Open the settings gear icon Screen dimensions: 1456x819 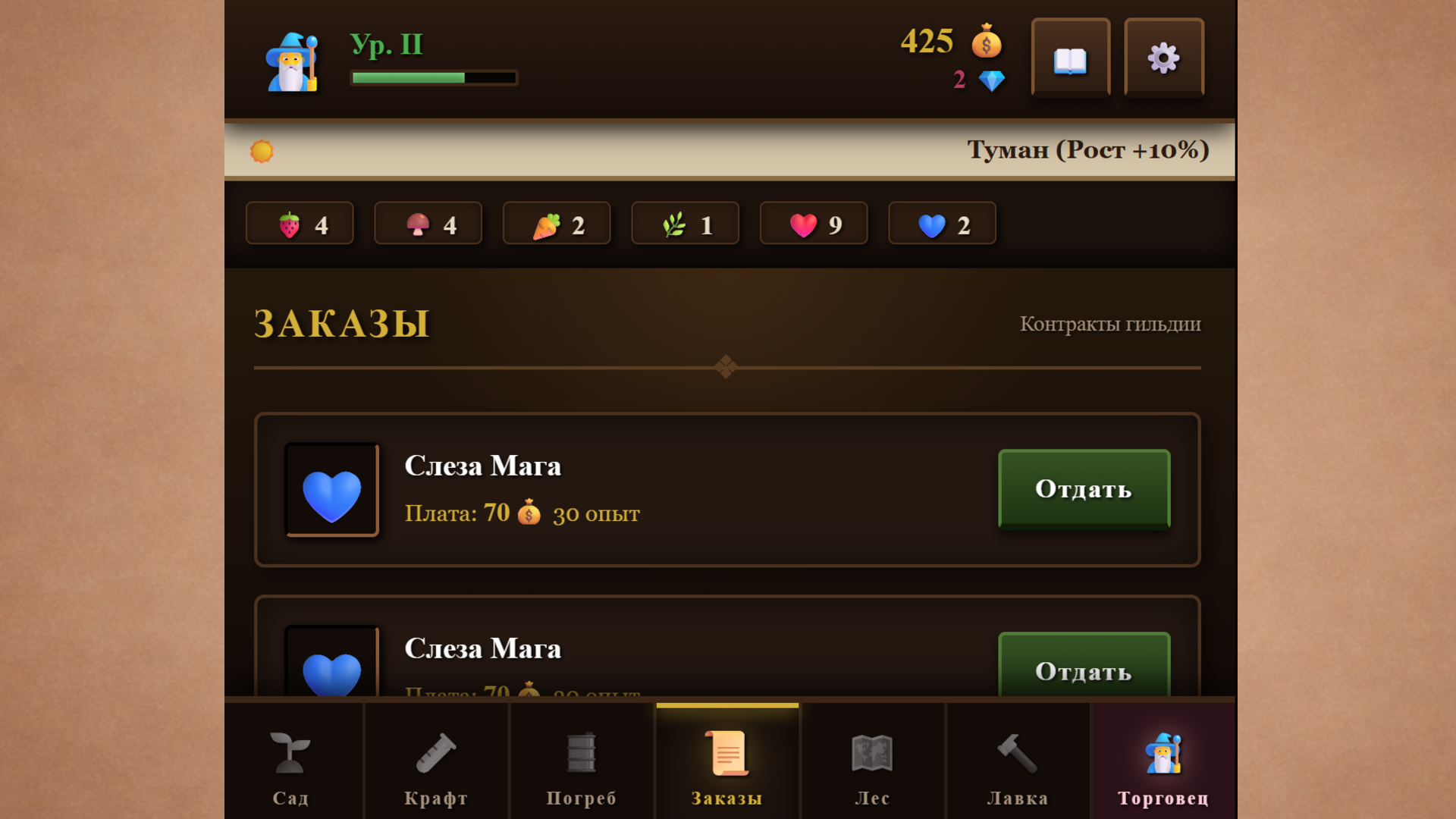(x=1164, y=57)
